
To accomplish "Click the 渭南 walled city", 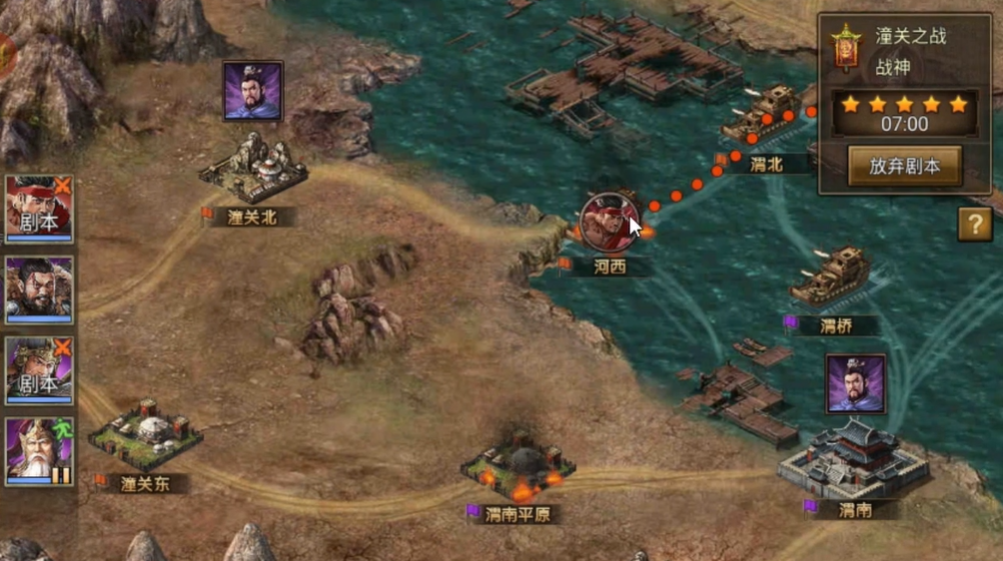I will pyautogui.click(x=852, y=458).
